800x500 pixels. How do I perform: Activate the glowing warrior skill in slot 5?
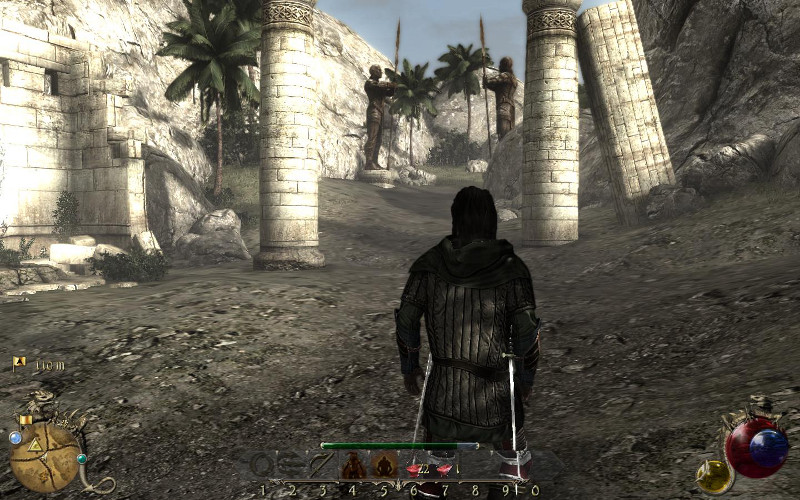(x=384, y=465)
